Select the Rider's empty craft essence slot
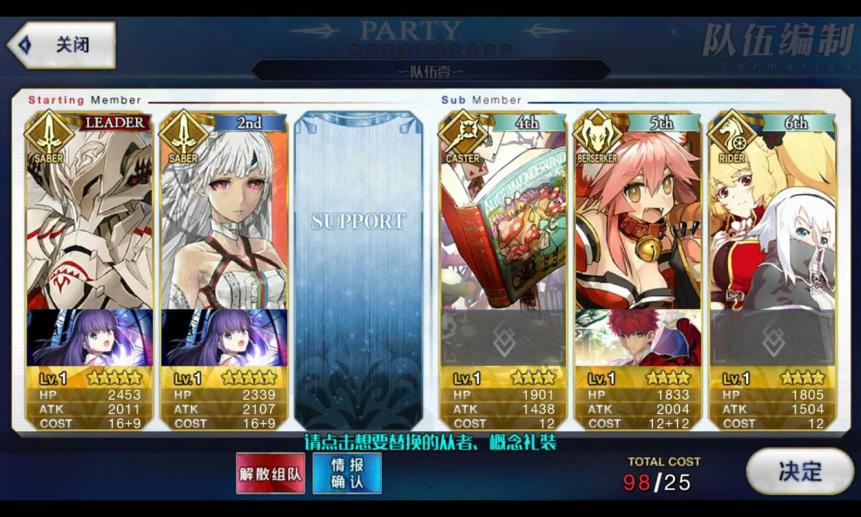Viewport: 861px width, 517px height. tap(771, 338)
